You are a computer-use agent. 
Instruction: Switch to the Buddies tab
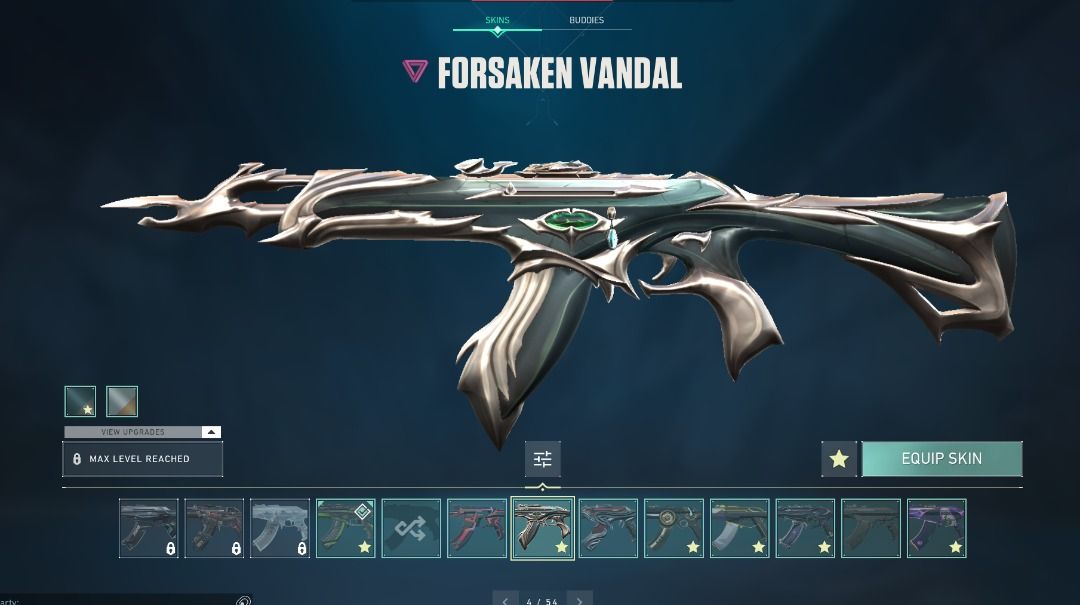pyautogui.click(x=586, y=20)
